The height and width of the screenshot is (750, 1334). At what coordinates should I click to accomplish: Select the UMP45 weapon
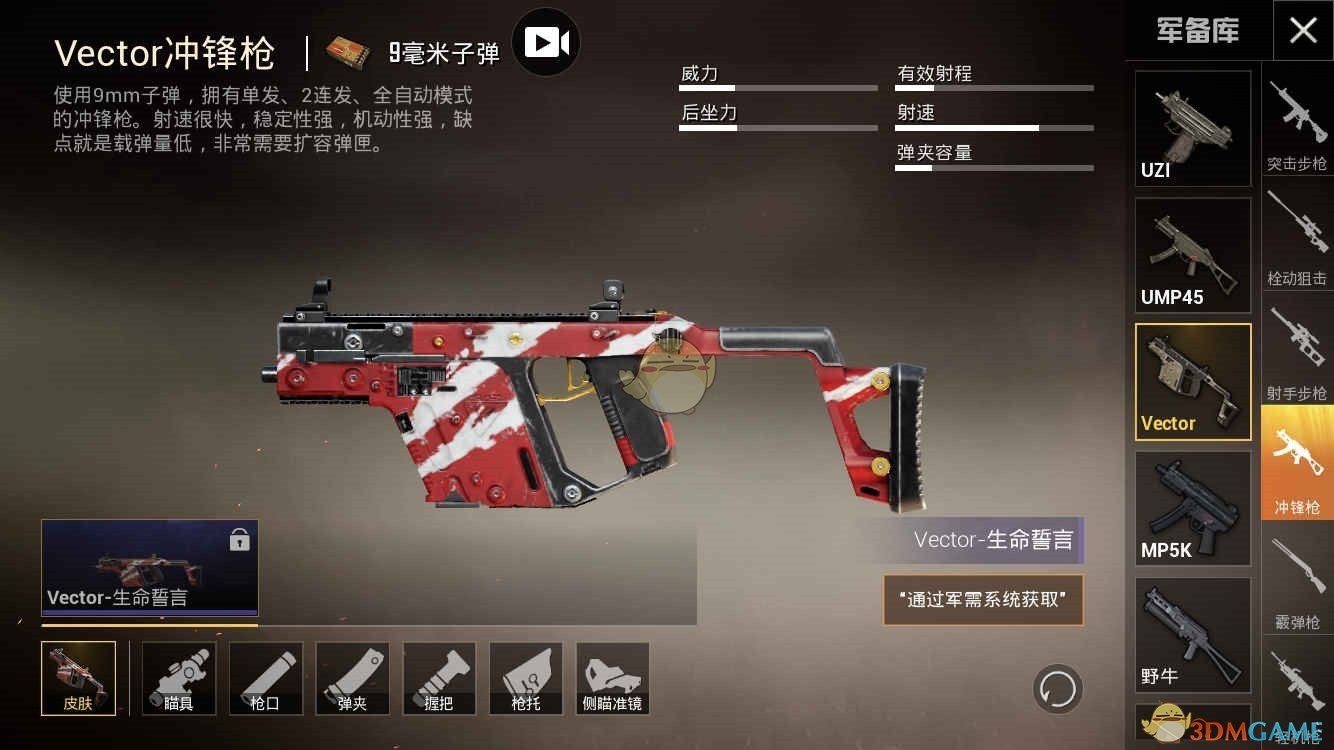point(1192,255)
